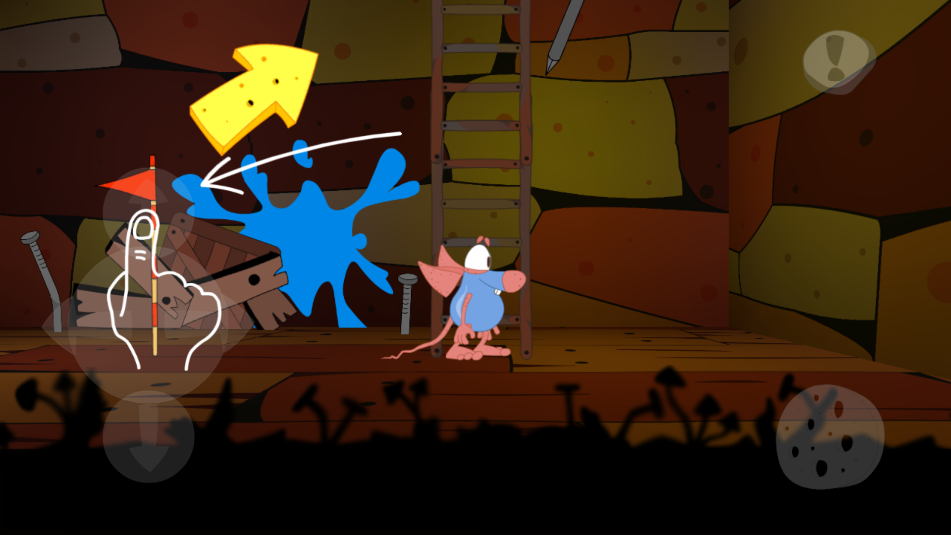951x535 pixels.
Task: Tap the down arrow on the D-pad
Action: (148, 437)
